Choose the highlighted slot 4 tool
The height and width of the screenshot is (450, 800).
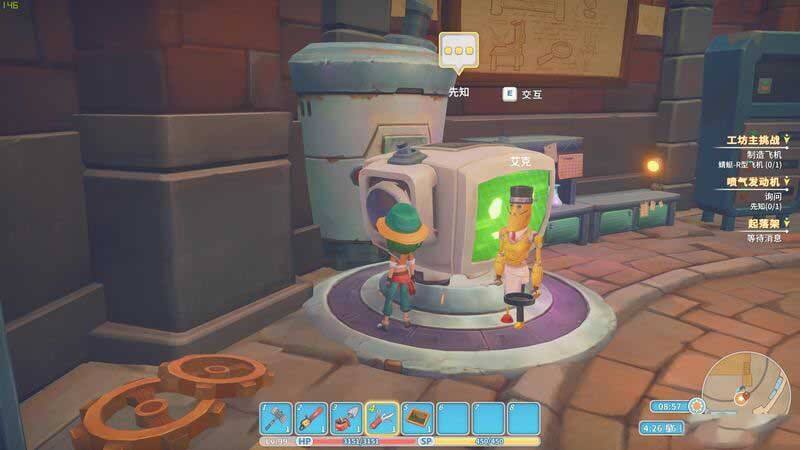383,418
